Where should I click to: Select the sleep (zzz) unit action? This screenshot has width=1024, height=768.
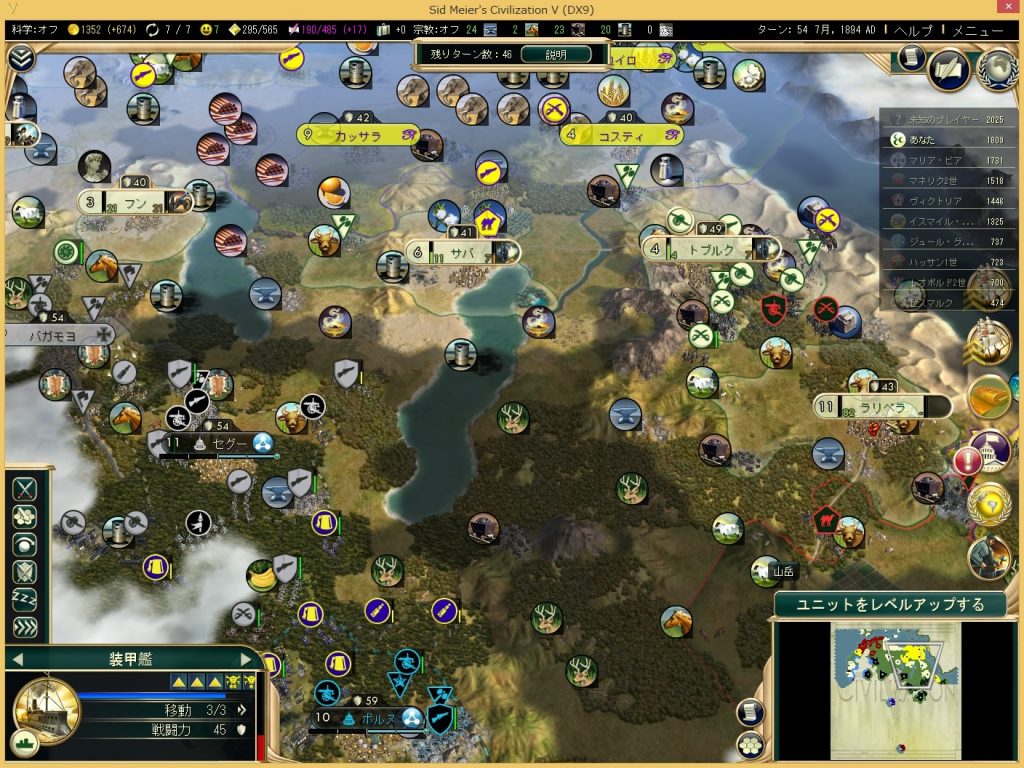click(x=25, y=600)
